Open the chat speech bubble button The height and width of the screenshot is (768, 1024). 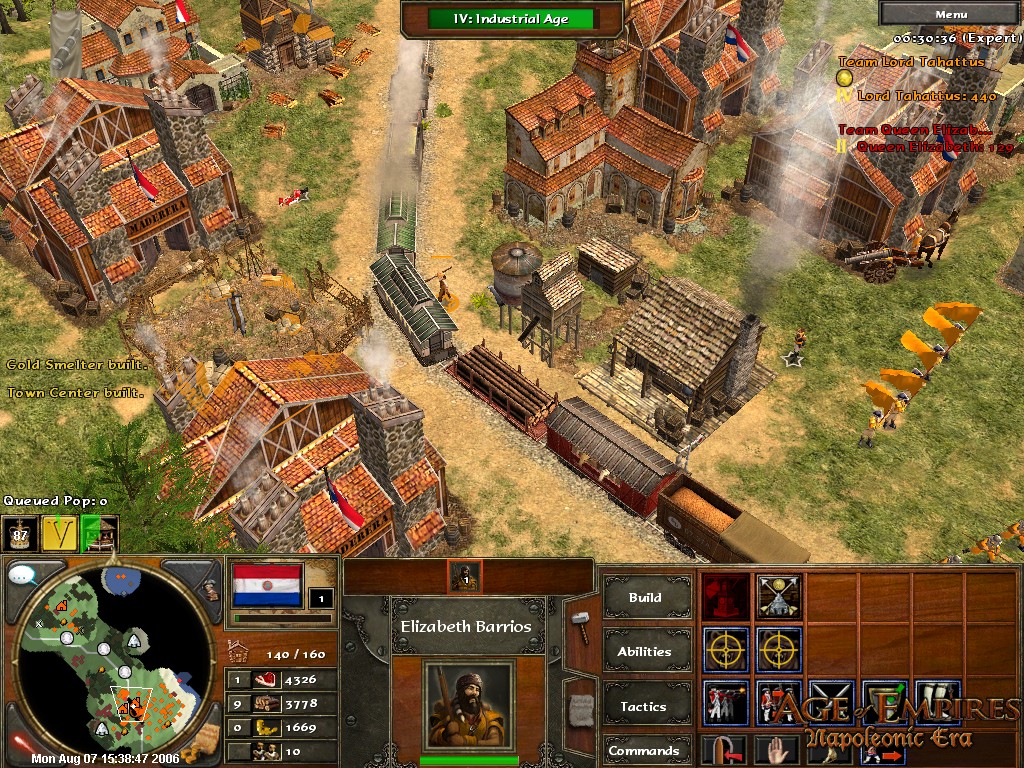23,575
